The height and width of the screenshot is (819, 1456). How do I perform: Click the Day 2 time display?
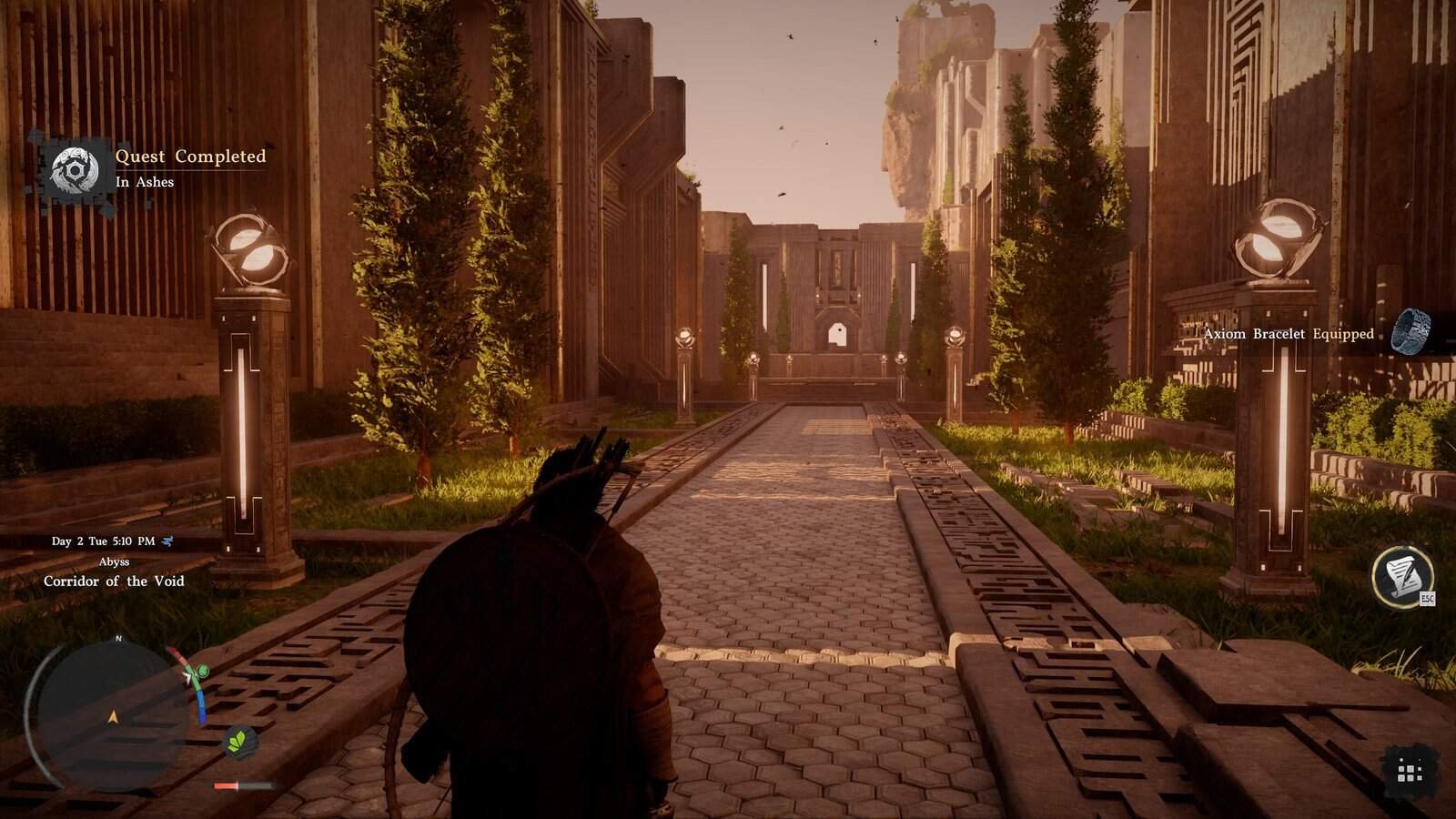point(104,541)
